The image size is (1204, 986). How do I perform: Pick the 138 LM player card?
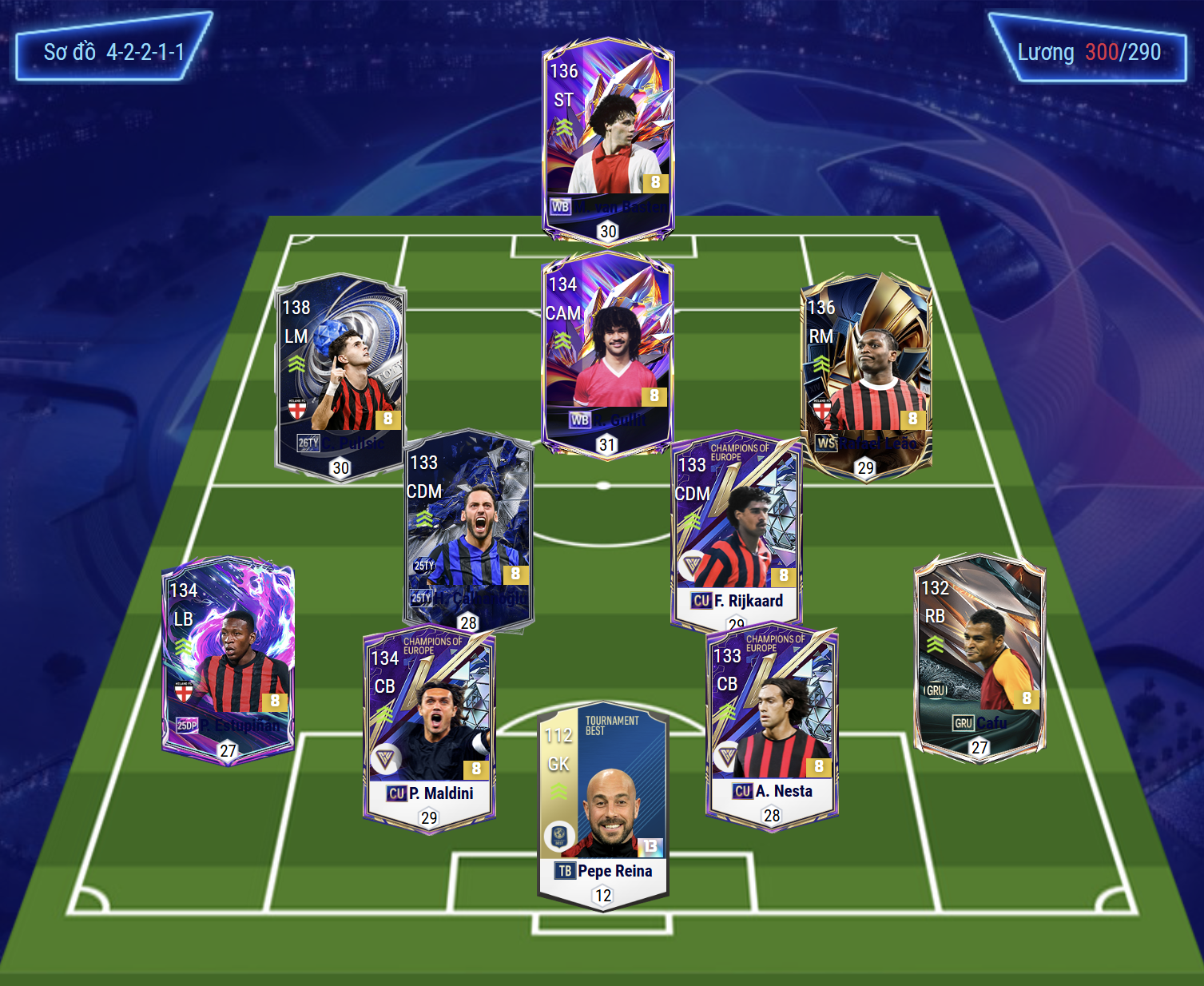point(340,376)
